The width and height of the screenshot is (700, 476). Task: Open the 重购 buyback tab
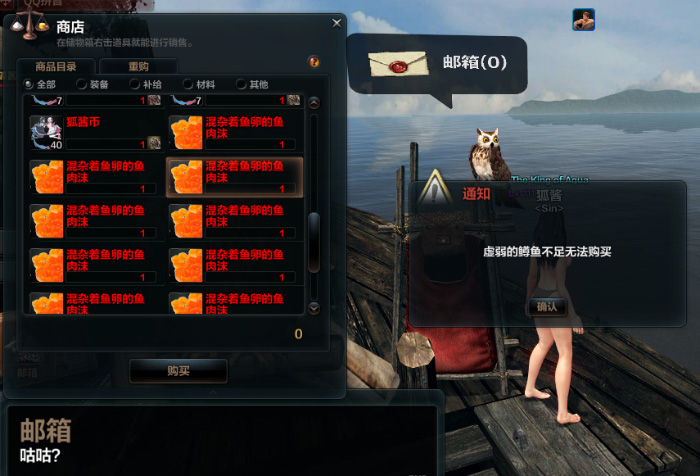pos(137,67)
